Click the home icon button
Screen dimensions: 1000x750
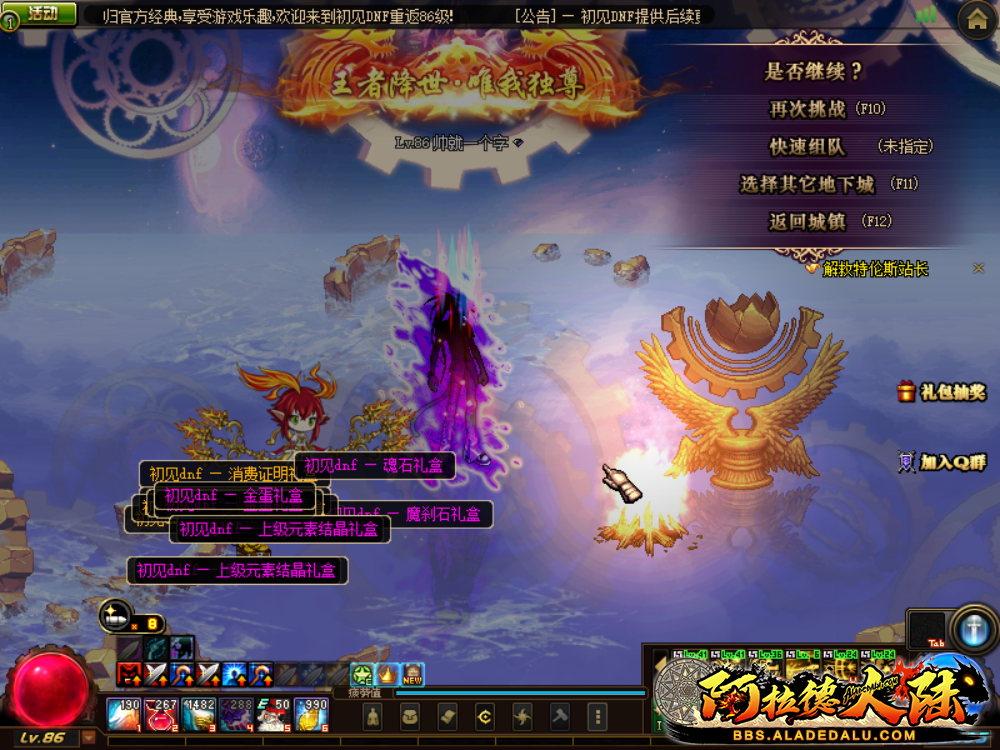(977, 19)
